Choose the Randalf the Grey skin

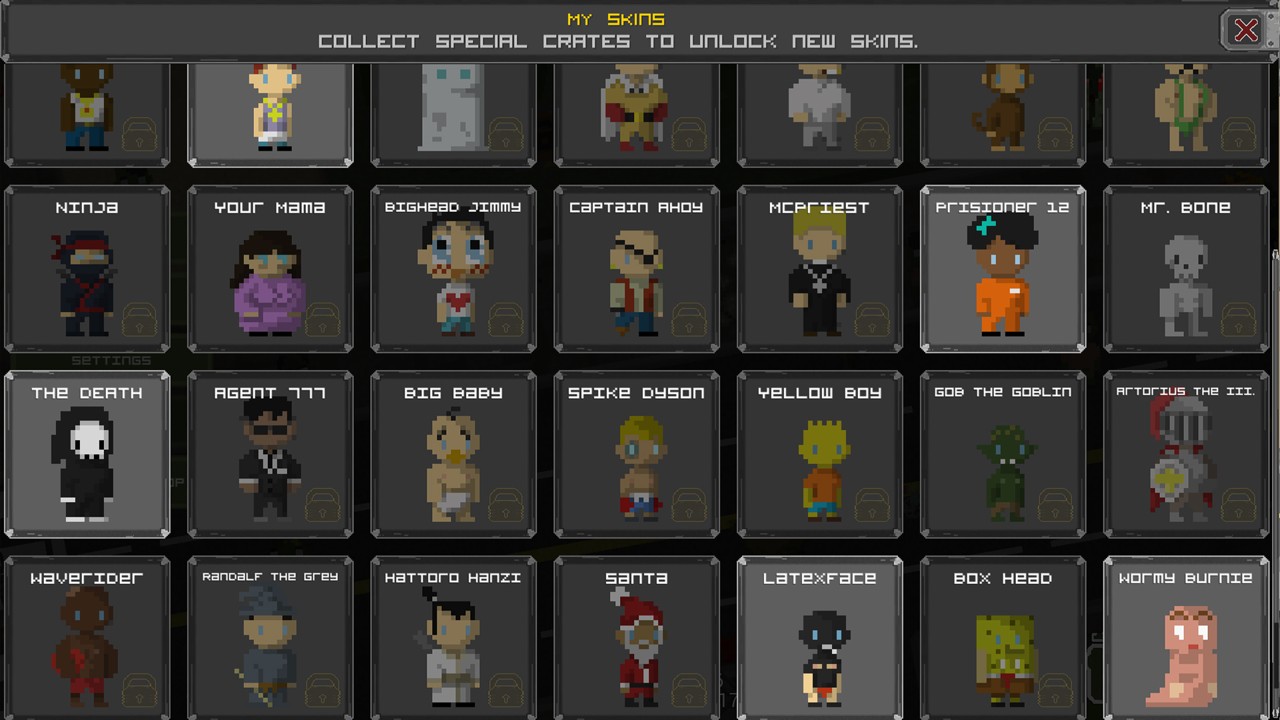coord(270,638)
